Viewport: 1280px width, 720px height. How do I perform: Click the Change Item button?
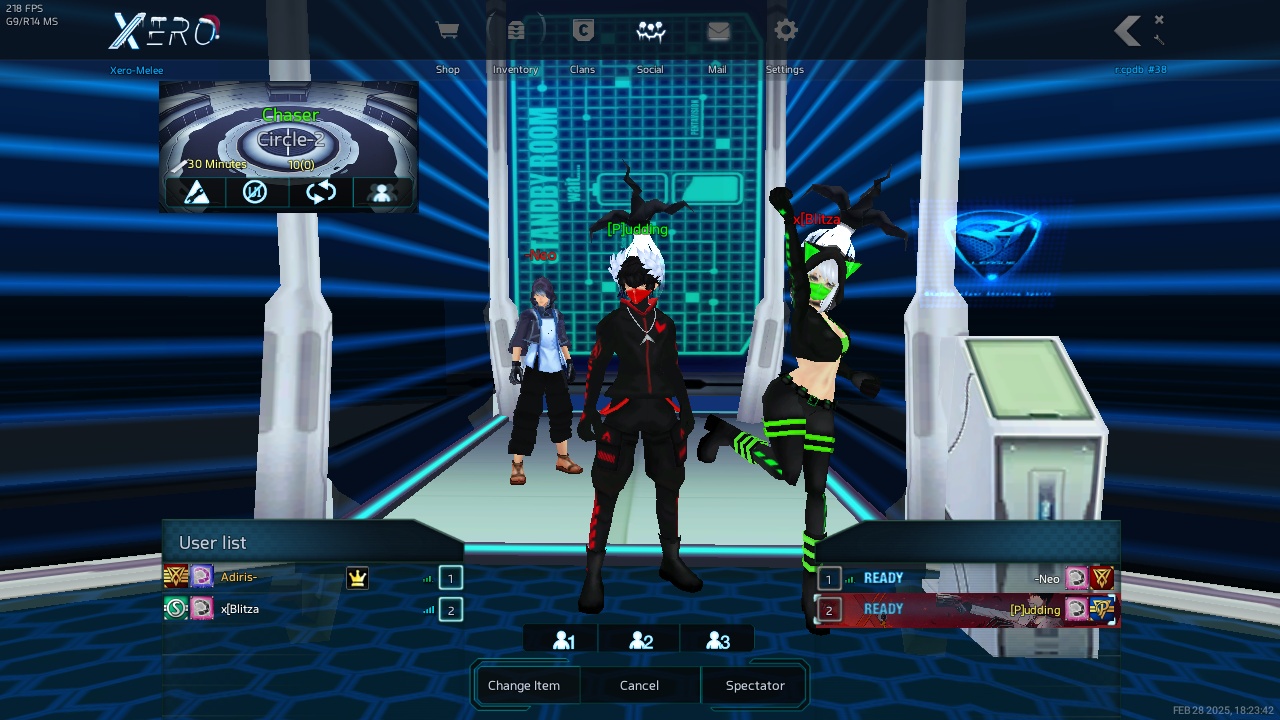click(x=524, y=686)
